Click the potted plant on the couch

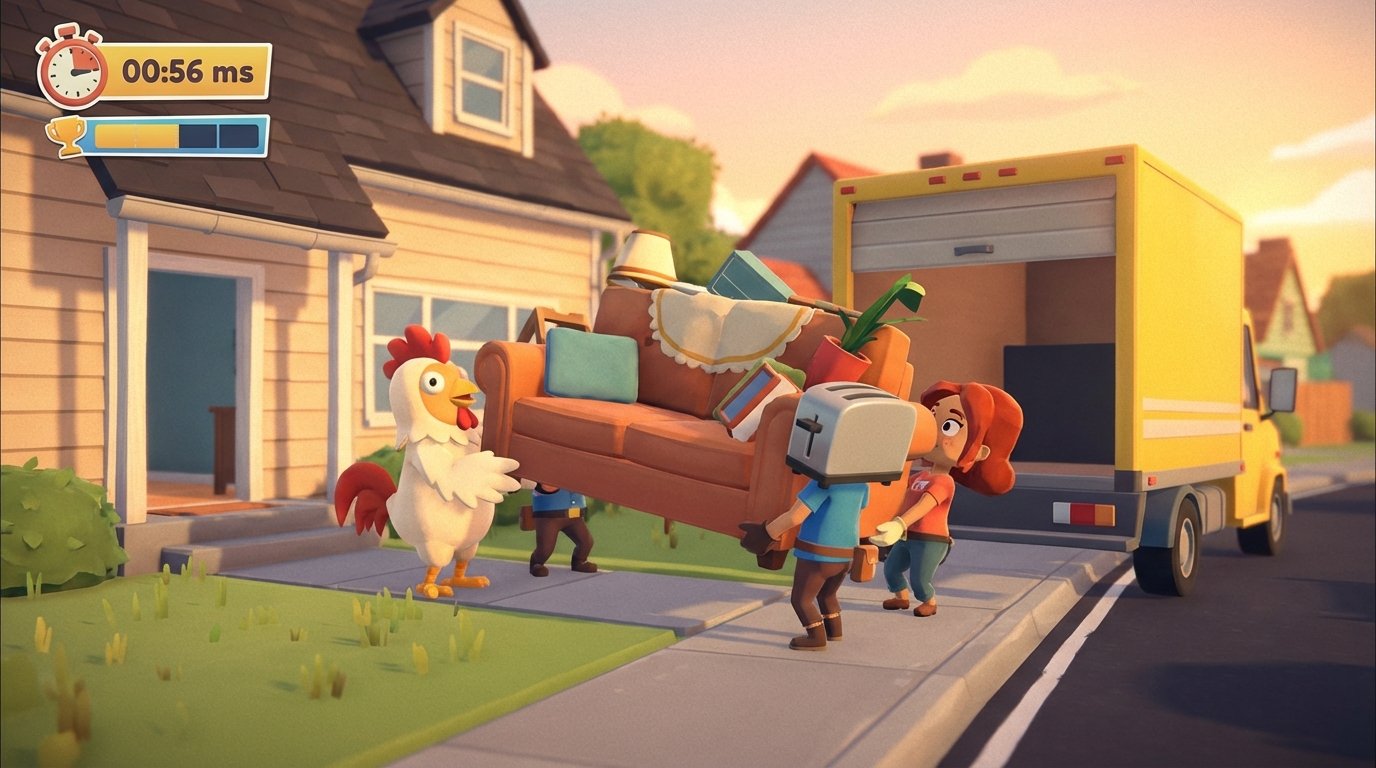(x=844, y=347)
